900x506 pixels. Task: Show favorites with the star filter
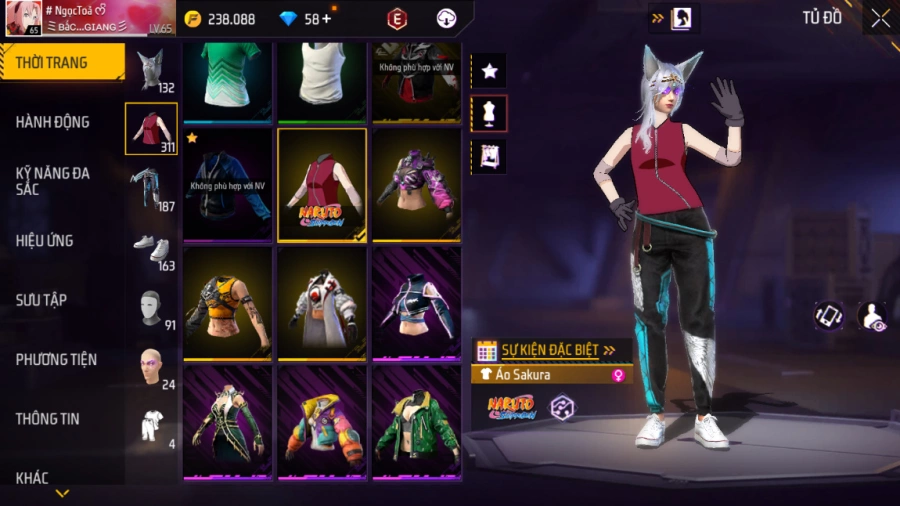click(489, 71)
